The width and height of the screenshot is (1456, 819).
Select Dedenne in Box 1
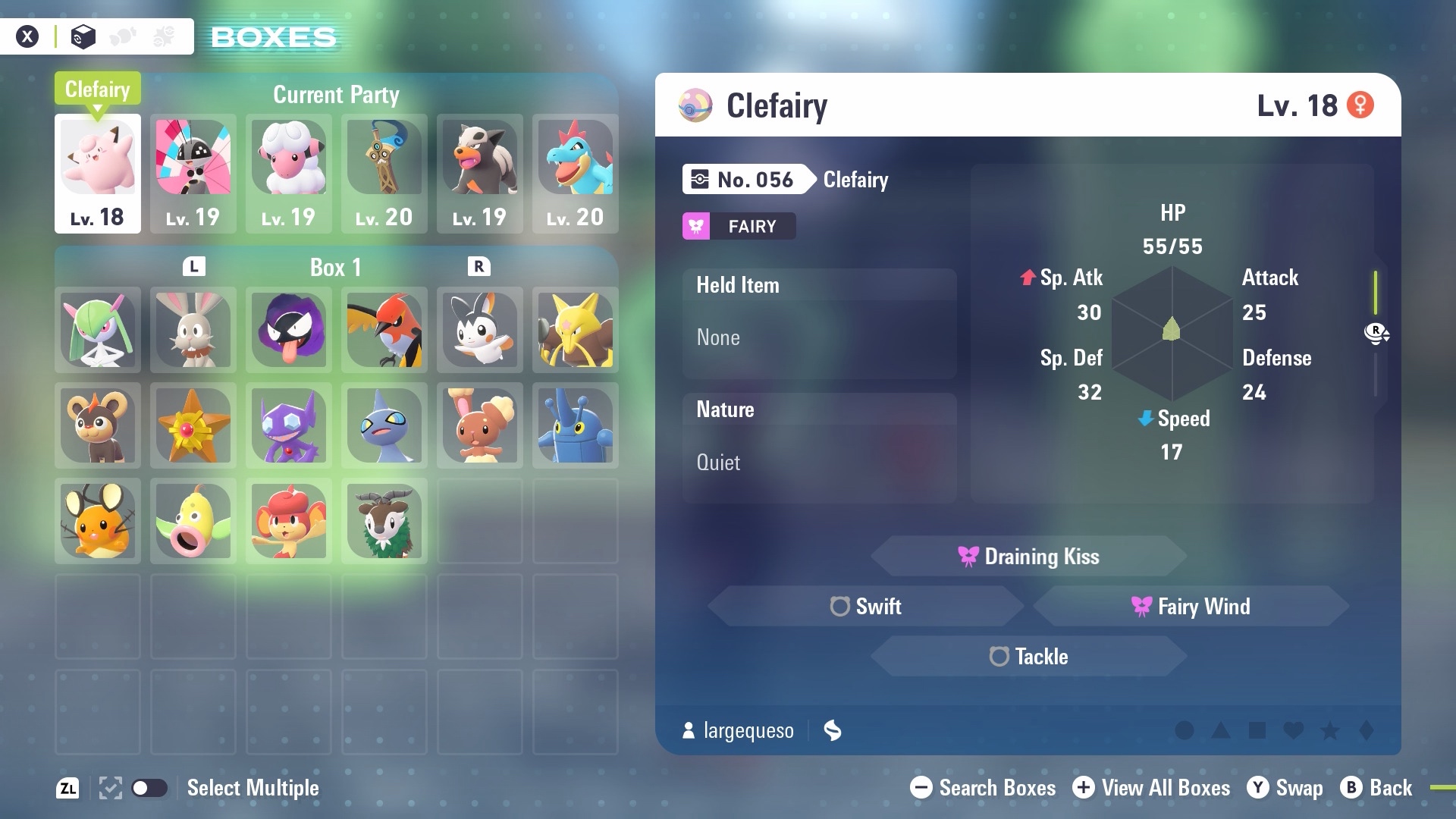pyautogui.click(x=98, y=521)
